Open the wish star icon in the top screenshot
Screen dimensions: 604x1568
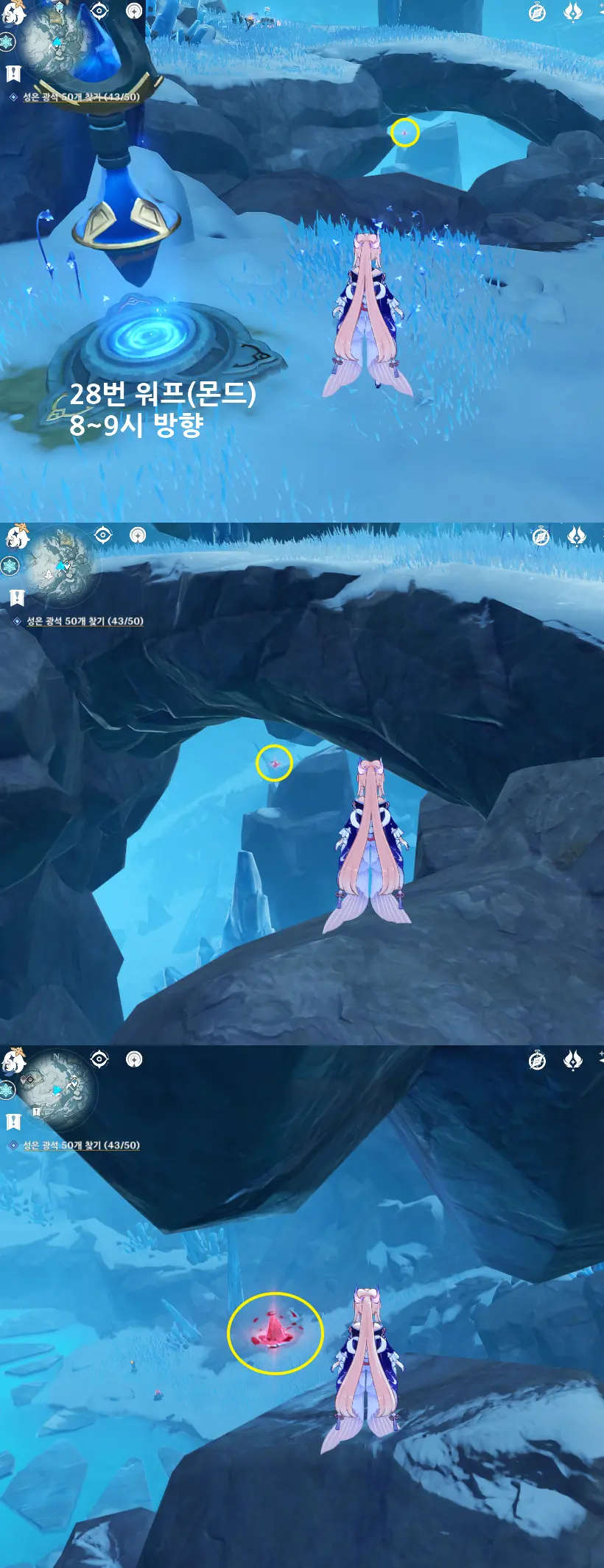click(x=572, y=13)
